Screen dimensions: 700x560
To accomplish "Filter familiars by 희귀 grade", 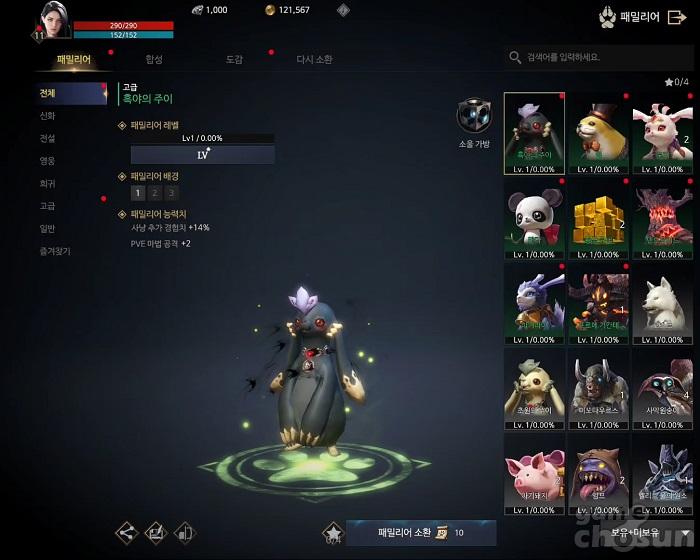I will (x=48, y=184).
